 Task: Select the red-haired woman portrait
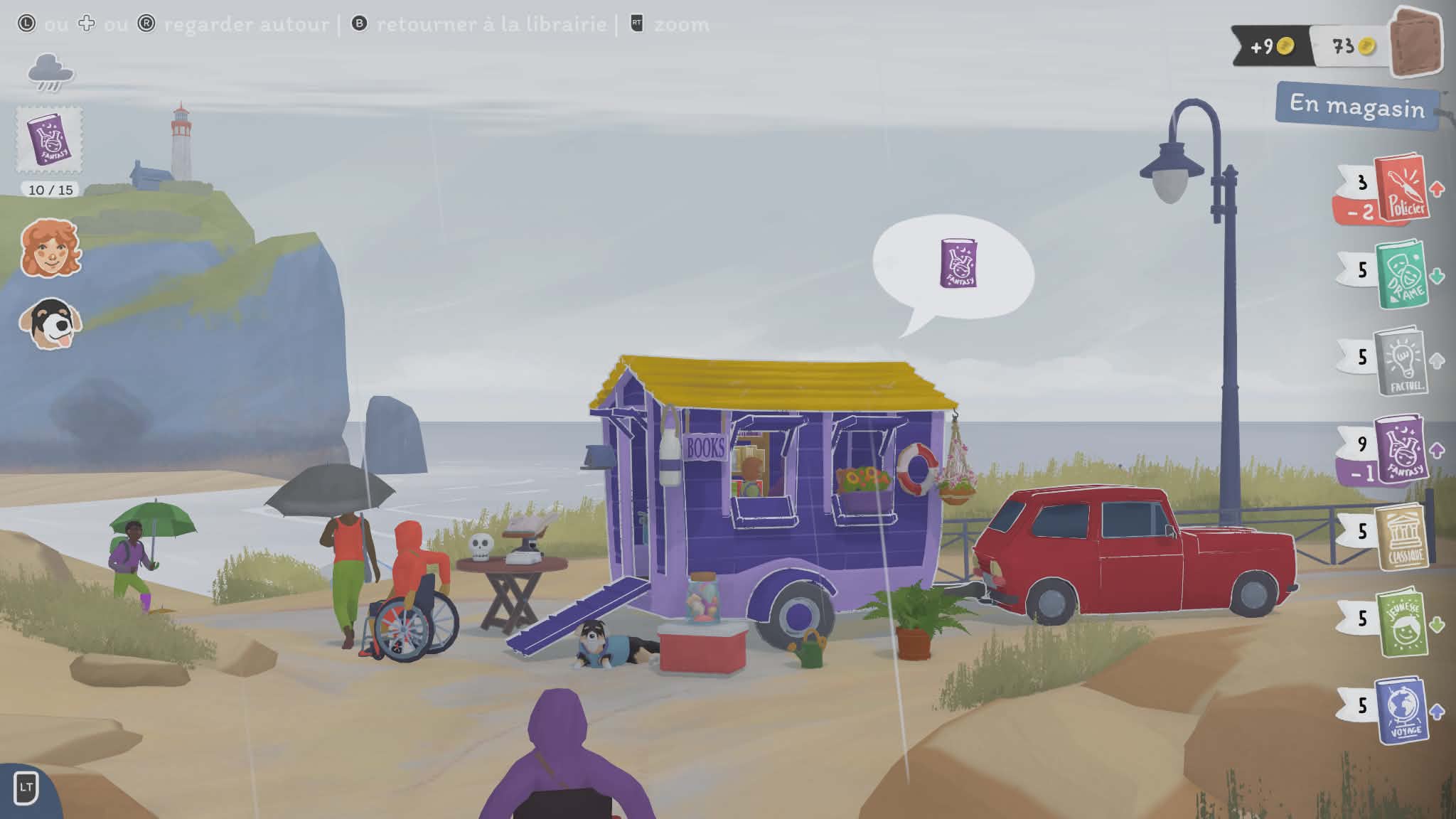coord(50,248)
